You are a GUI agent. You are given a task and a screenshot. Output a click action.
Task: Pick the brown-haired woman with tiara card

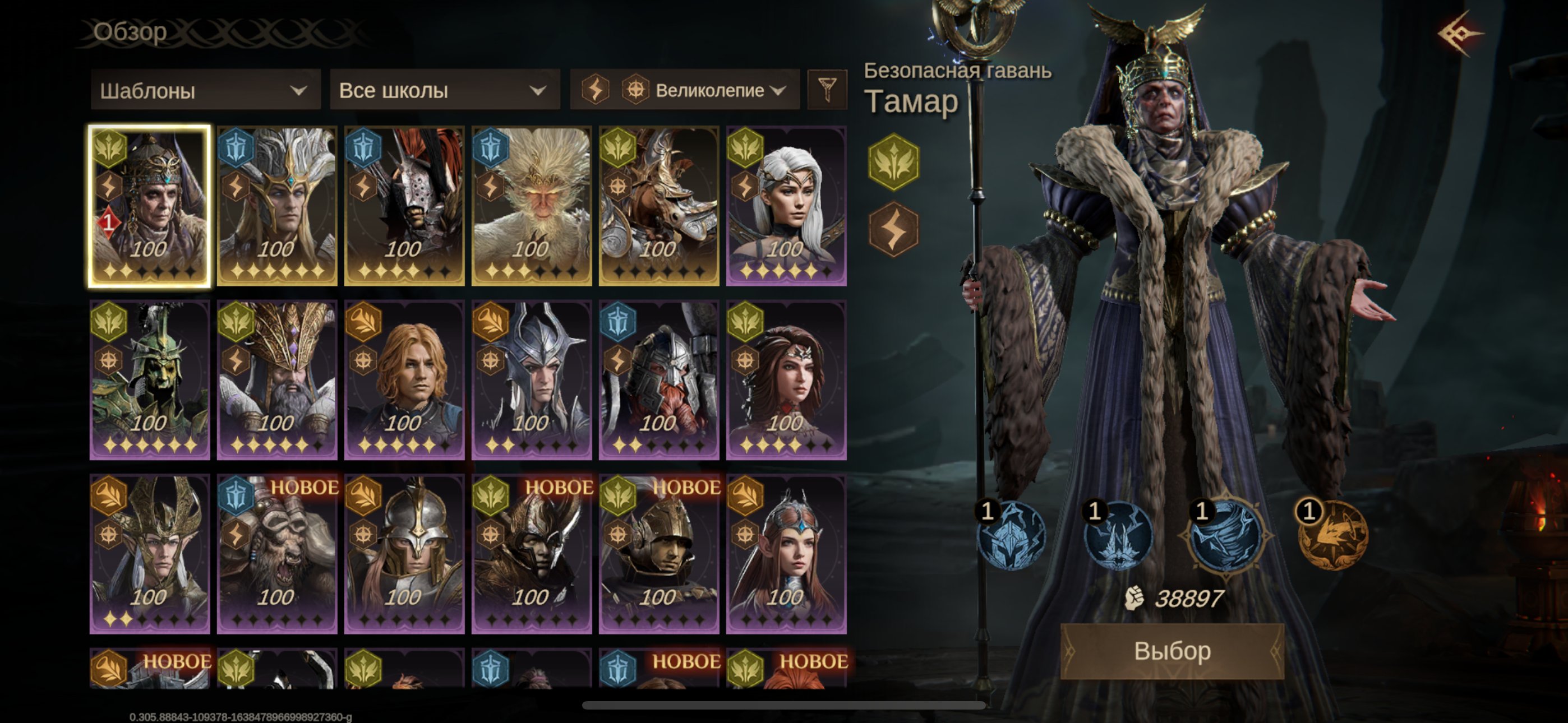tap(786, 380)
